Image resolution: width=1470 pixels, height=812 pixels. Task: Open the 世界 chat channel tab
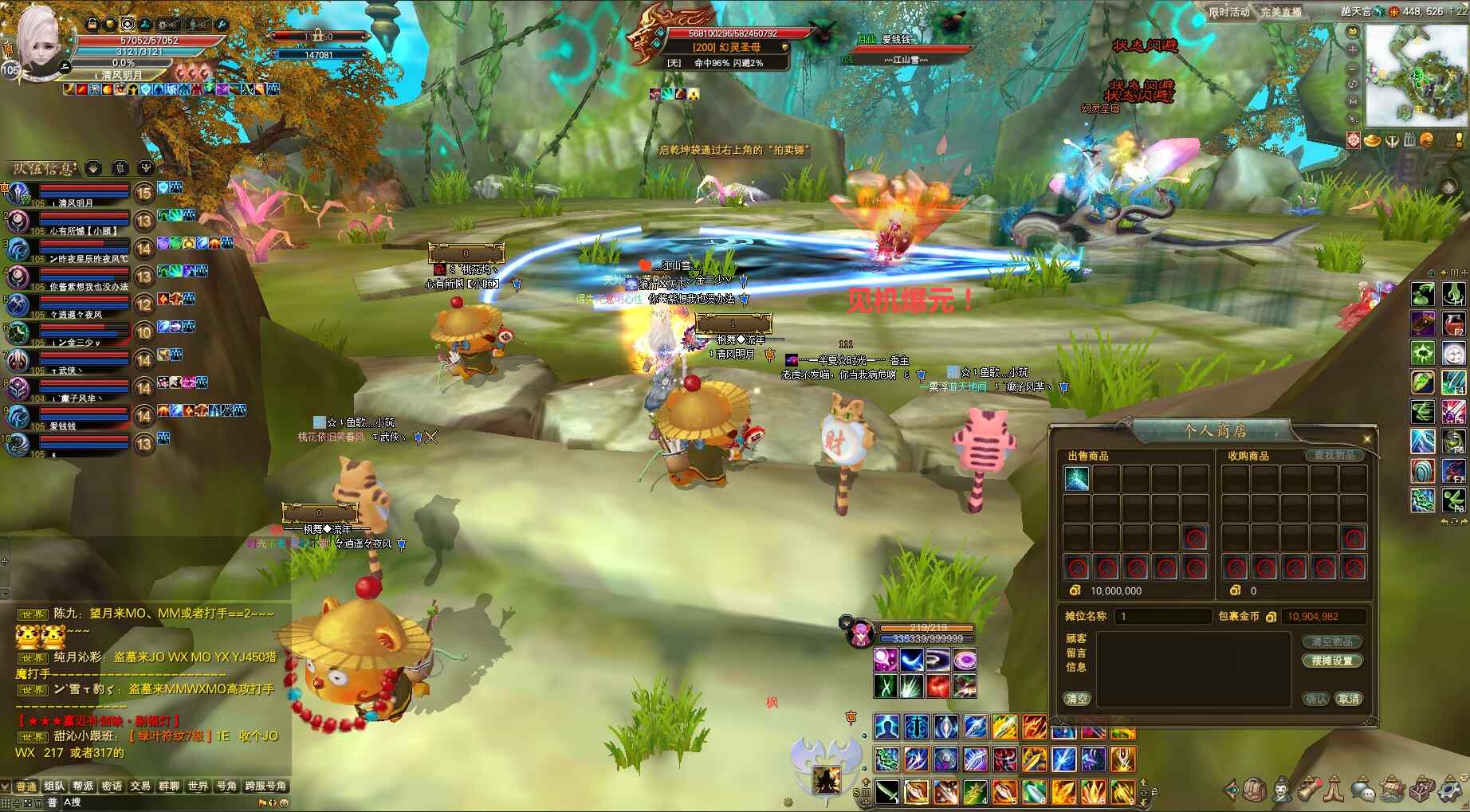pos(198,787)
